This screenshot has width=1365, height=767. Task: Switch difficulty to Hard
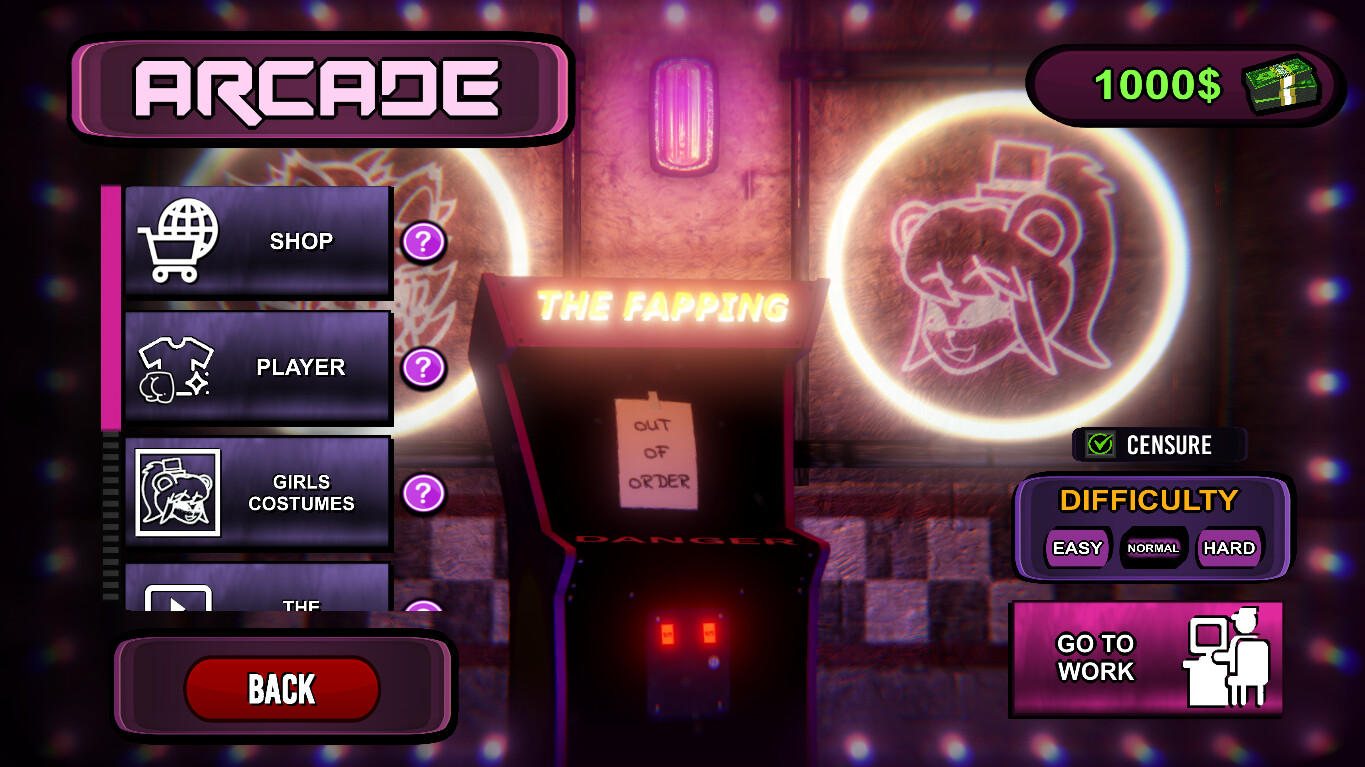[x=1229, y=548]
